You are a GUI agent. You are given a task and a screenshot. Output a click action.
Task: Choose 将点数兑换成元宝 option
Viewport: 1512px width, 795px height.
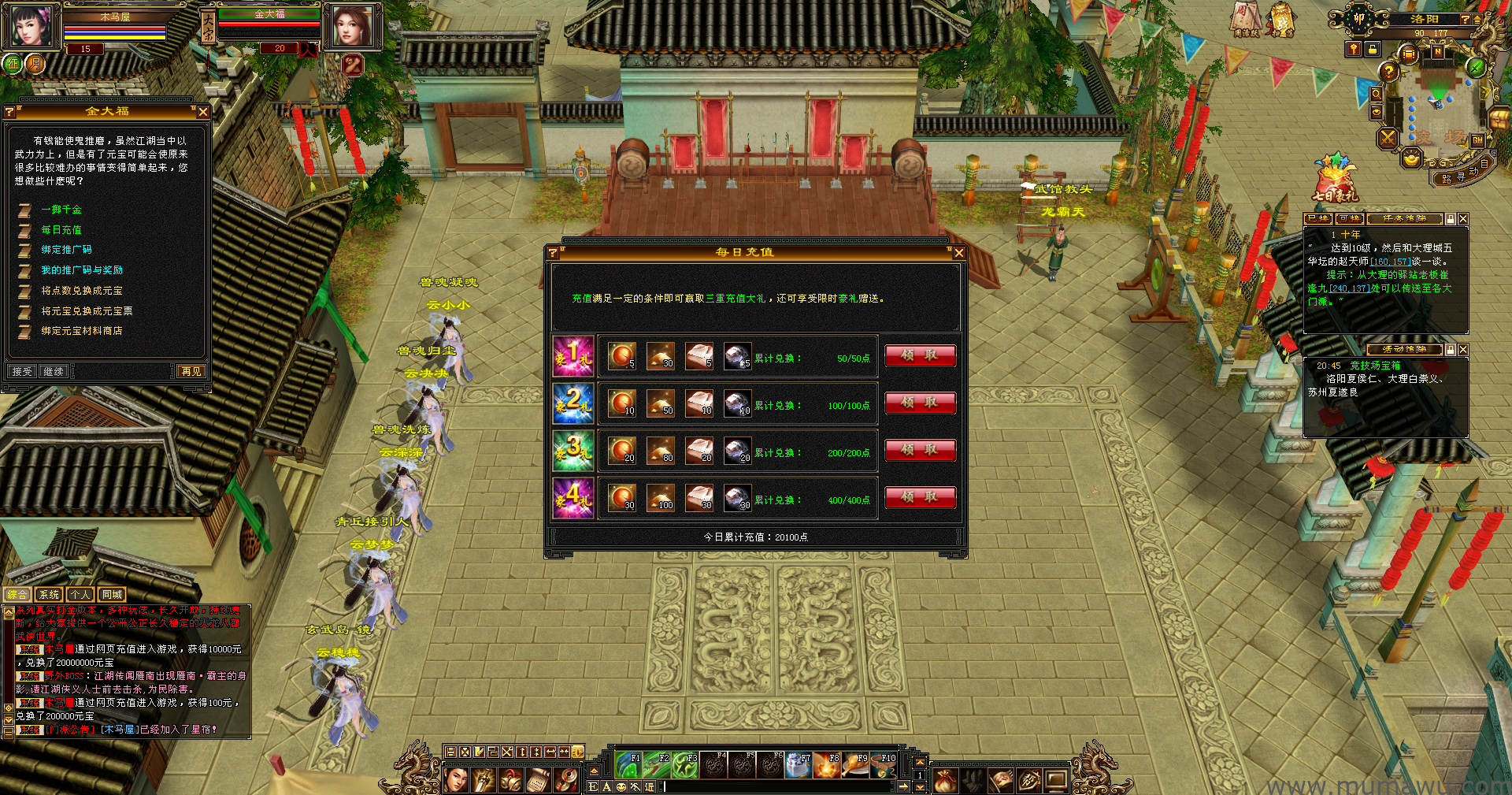pyautogui.click(x=82, y=291)
